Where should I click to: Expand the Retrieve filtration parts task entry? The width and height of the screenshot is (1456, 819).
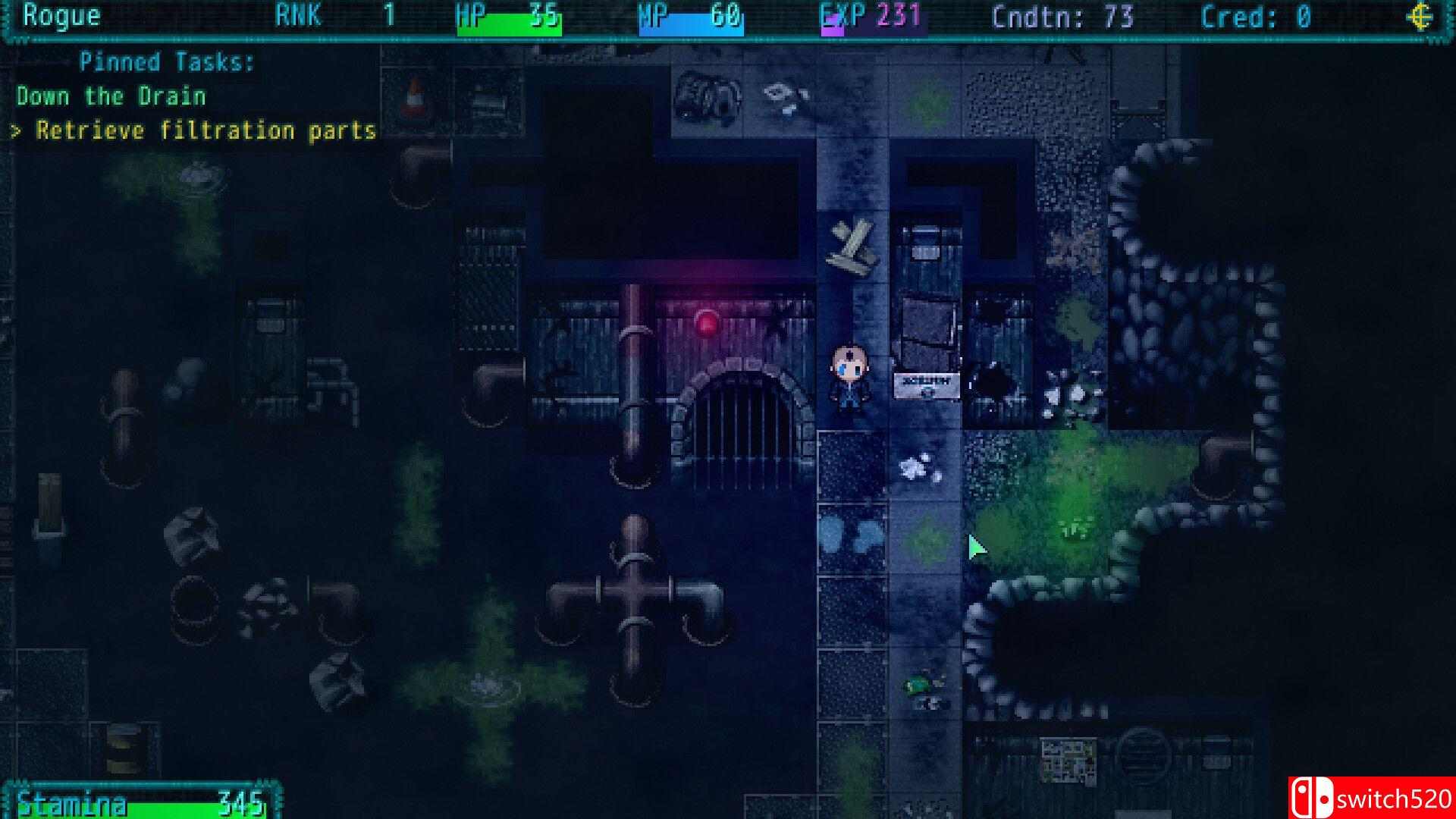[193, 130]
